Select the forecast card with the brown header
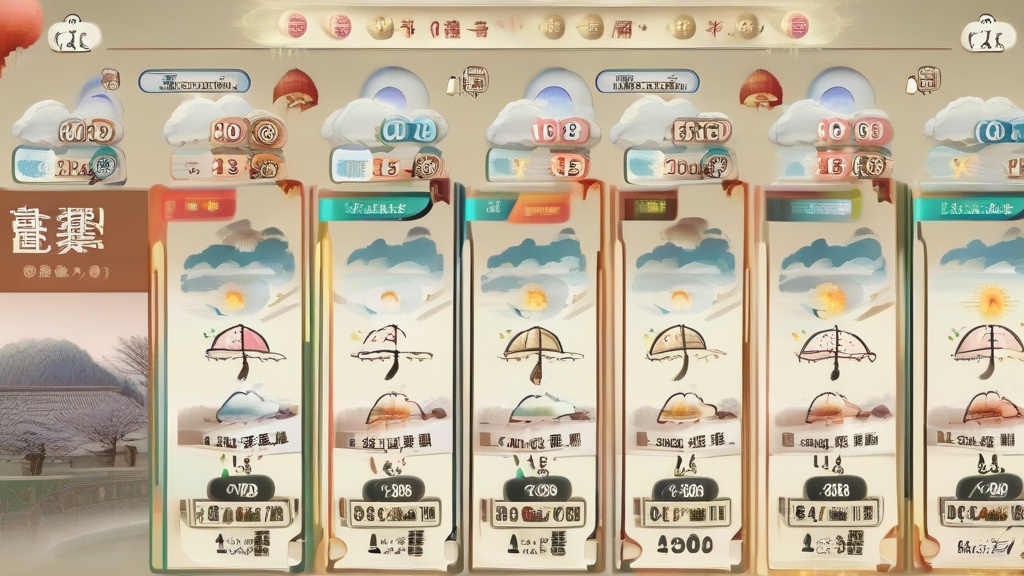1024x576 pixels. tap(682, 380)
